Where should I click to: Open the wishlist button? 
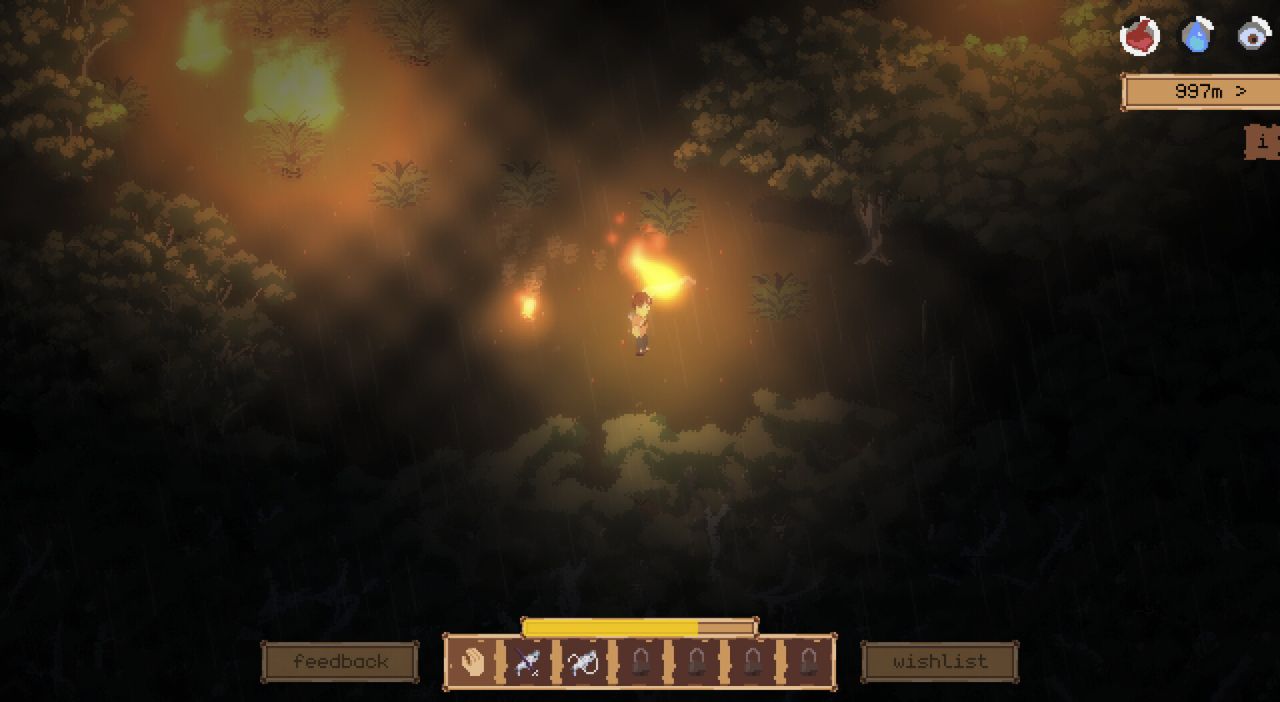click(x=939, y=662)
